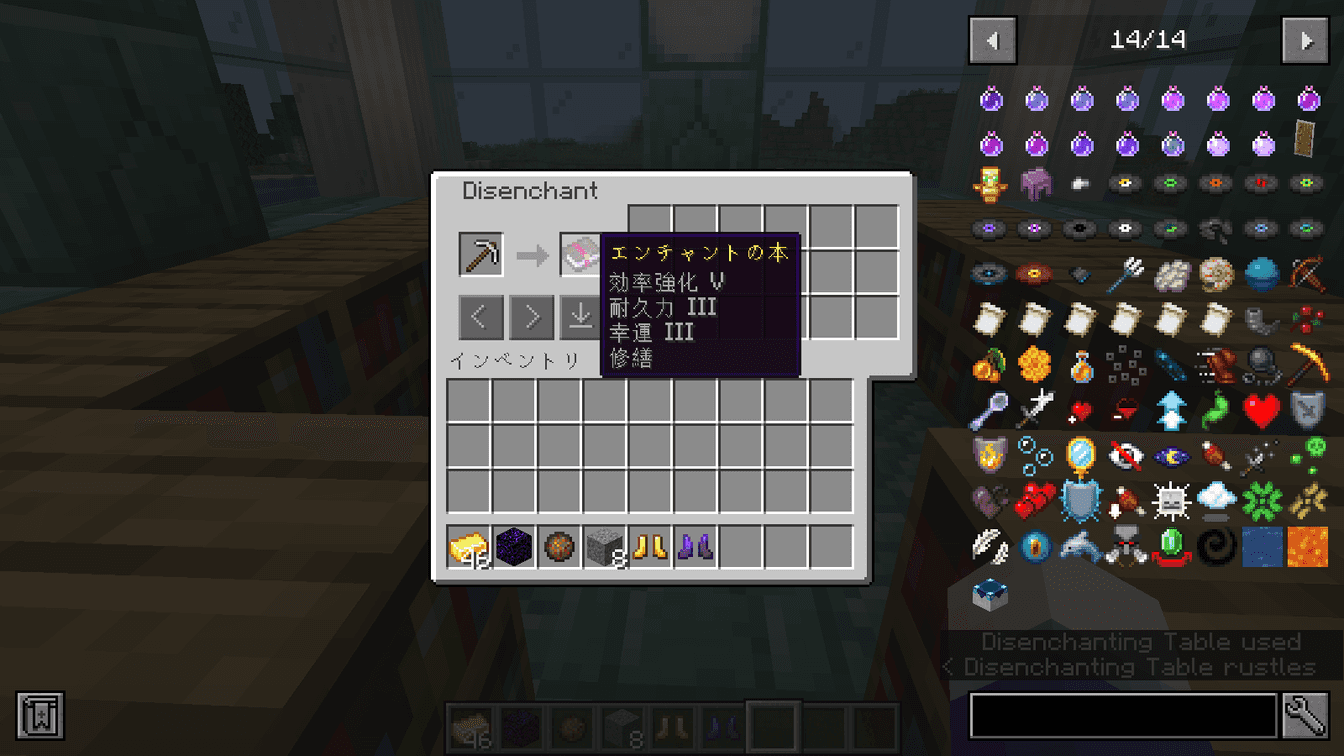Open JEI settings with the wrench icon

coord(1307,716)
